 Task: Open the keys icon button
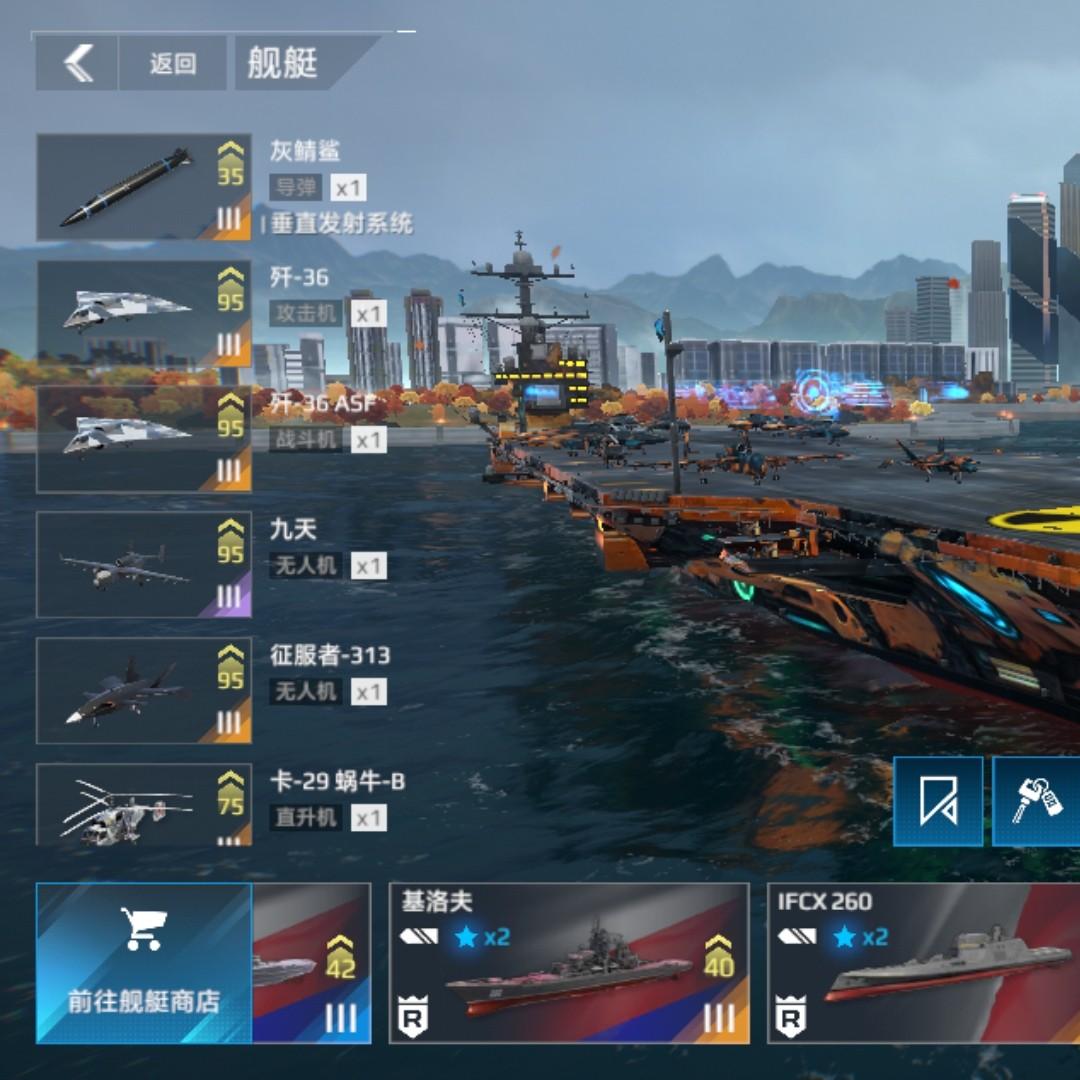1036,801
